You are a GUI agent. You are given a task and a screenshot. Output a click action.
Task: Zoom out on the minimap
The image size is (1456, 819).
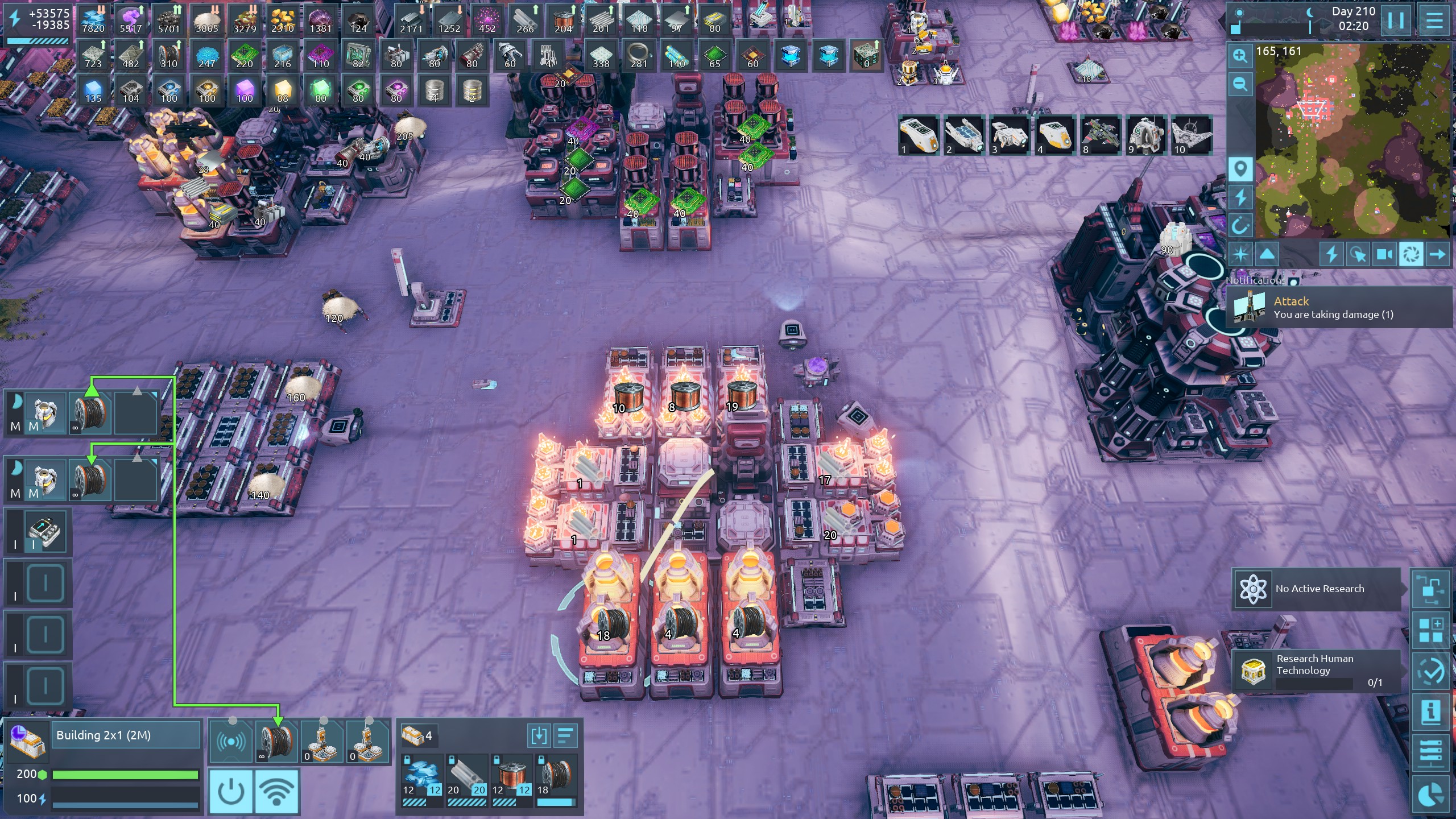[x=1240, y=85]
